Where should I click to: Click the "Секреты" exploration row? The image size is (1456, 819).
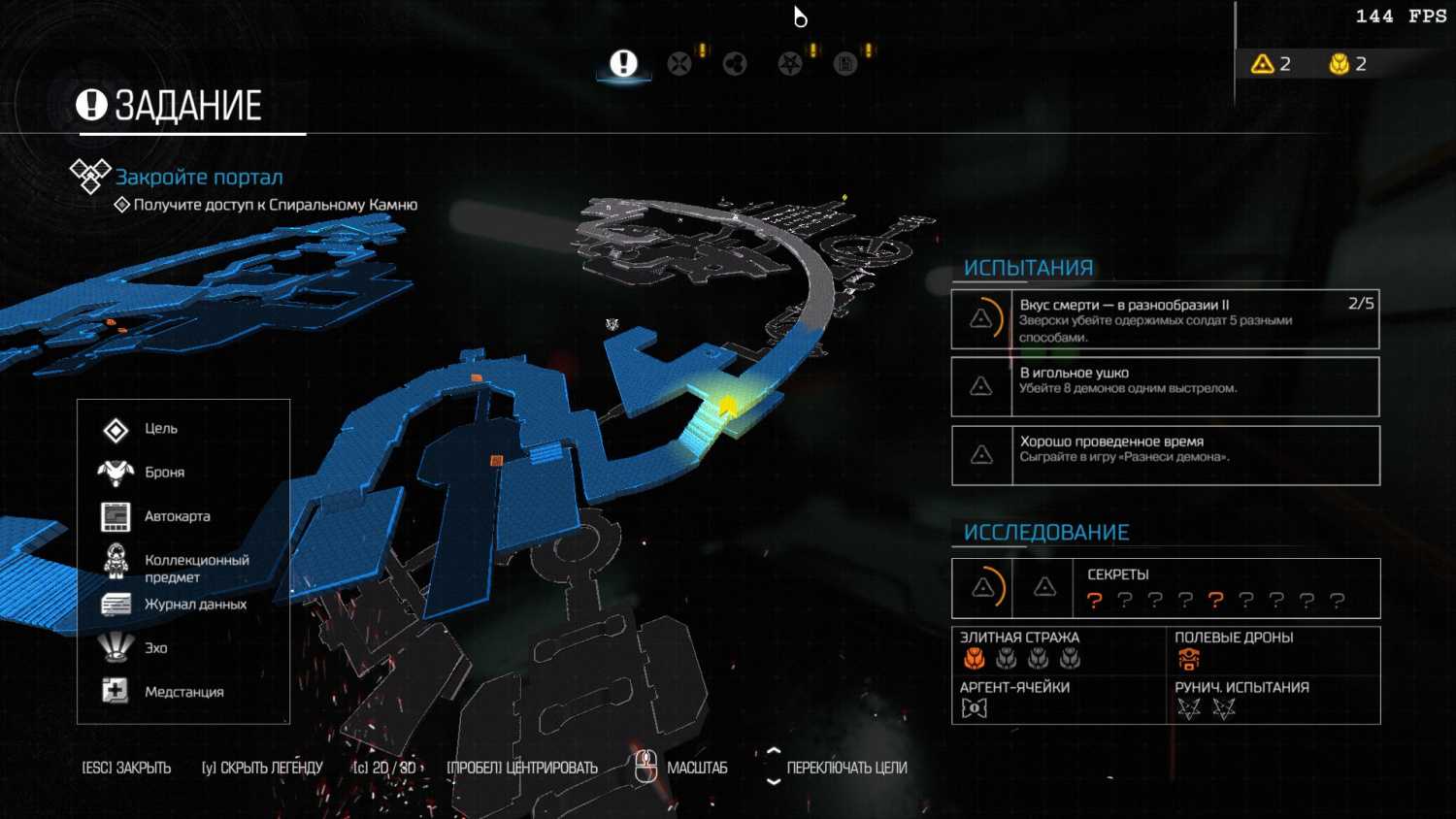tap(1165, 588)
